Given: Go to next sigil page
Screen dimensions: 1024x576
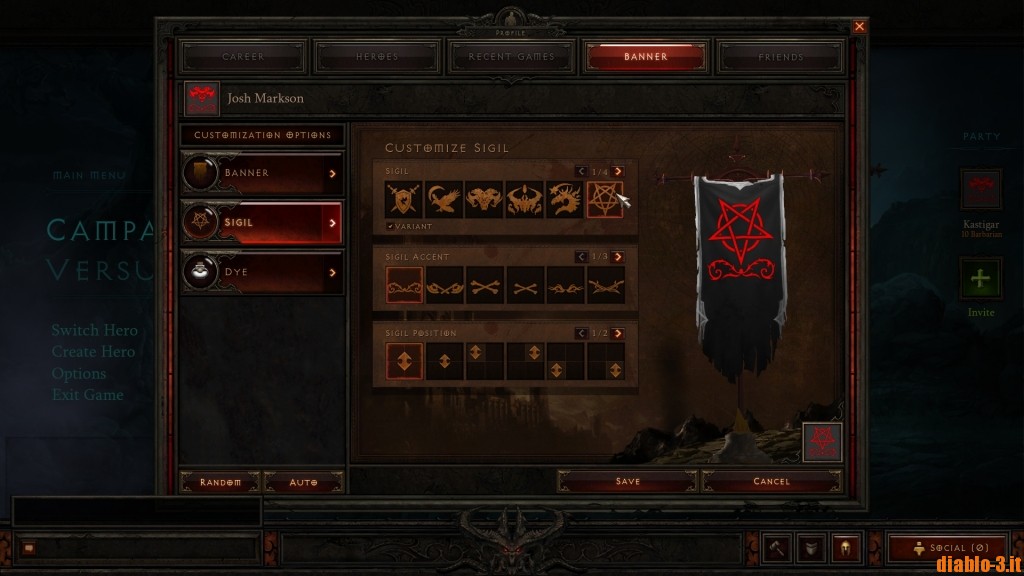Looking at the screenshot, I should 618,172.
